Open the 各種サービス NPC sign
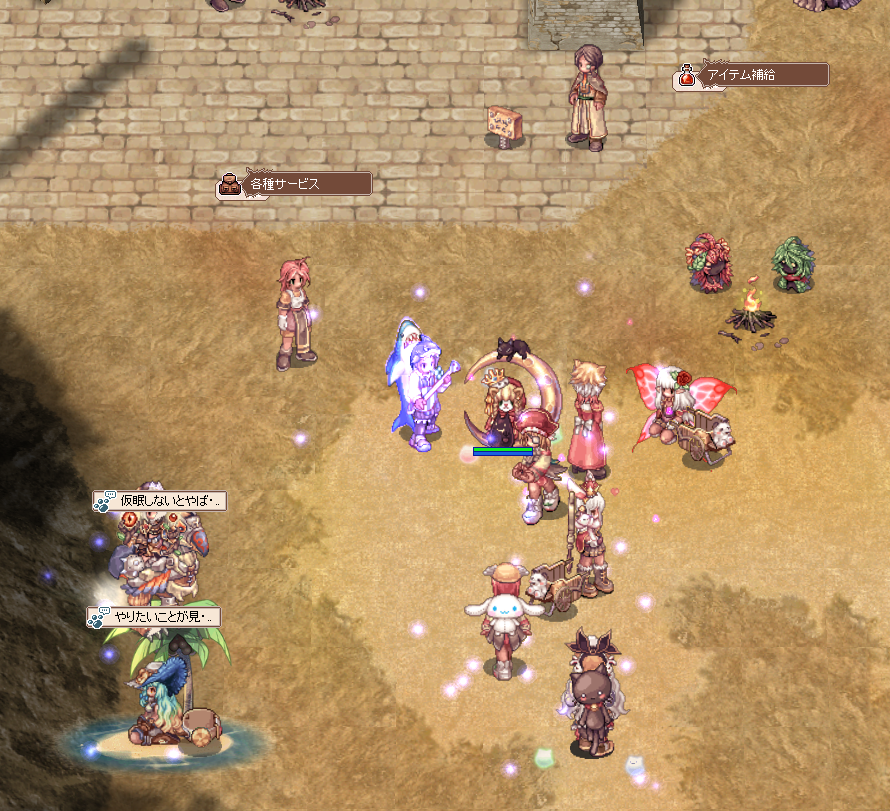The height and width of the screenshot is (811, 890). tap(296, 184)
